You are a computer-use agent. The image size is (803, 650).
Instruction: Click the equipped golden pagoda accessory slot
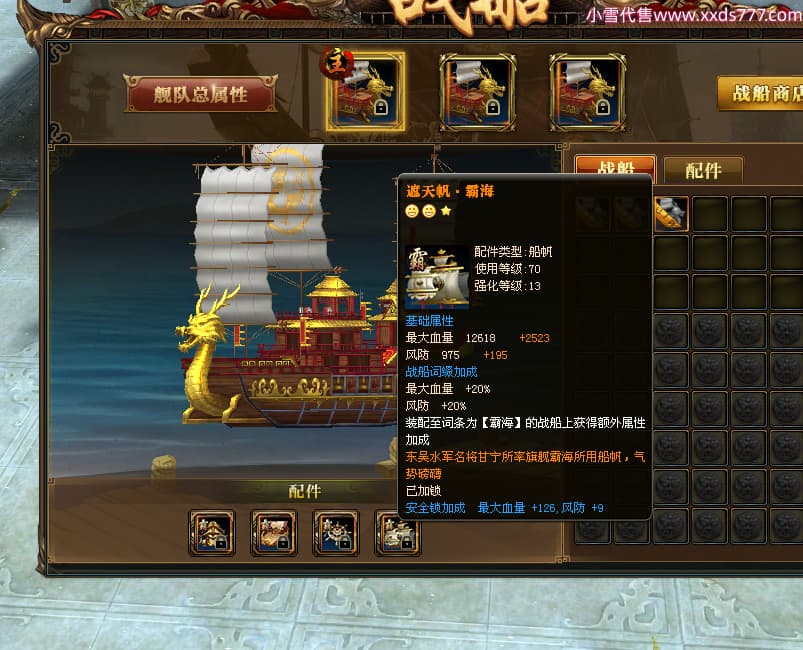click(212, 531)
